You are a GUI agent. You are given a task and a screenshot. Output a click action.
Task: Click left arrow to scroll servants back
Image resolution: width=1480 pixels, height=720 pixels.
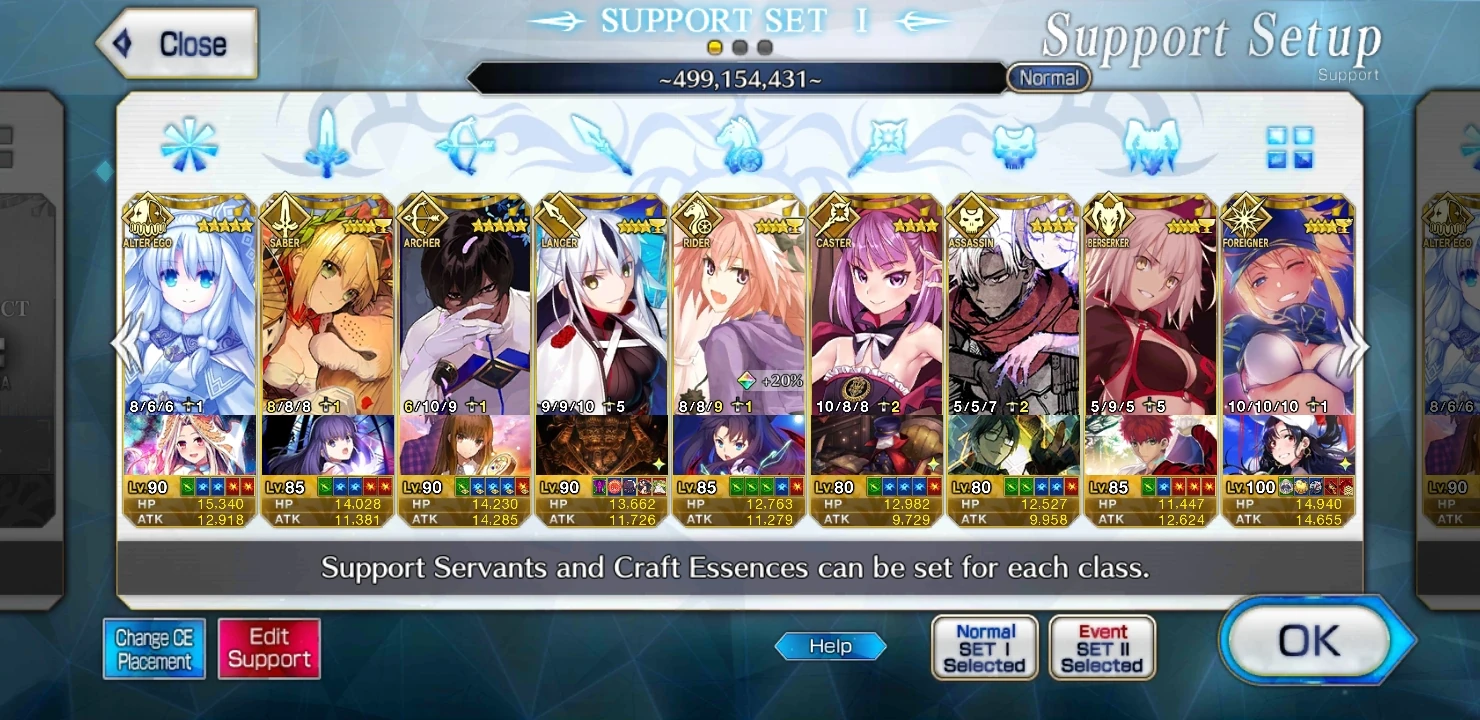point(122,343)
